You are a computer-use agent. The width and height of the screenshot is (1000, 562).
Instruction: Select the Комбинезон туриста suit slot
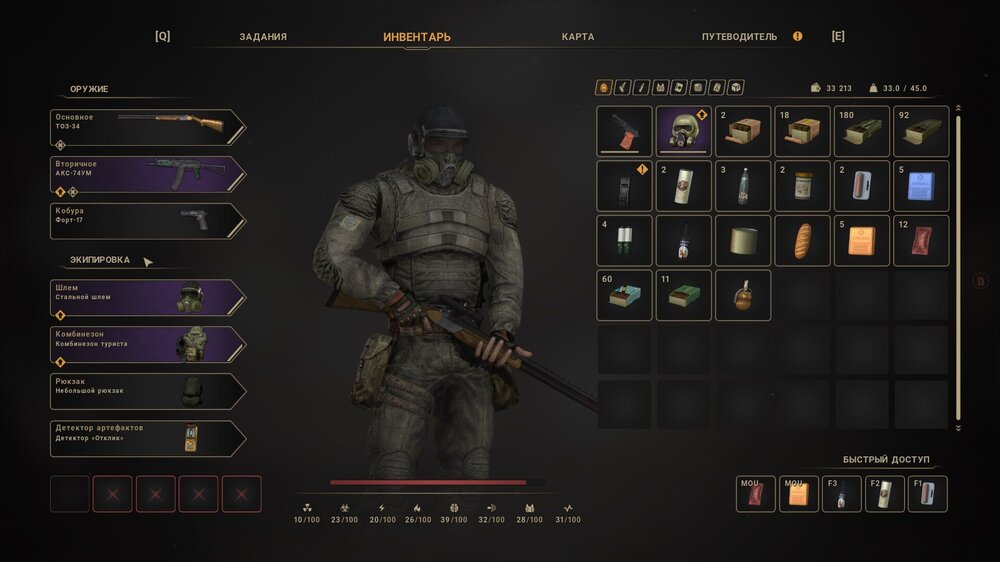point(147,345)
